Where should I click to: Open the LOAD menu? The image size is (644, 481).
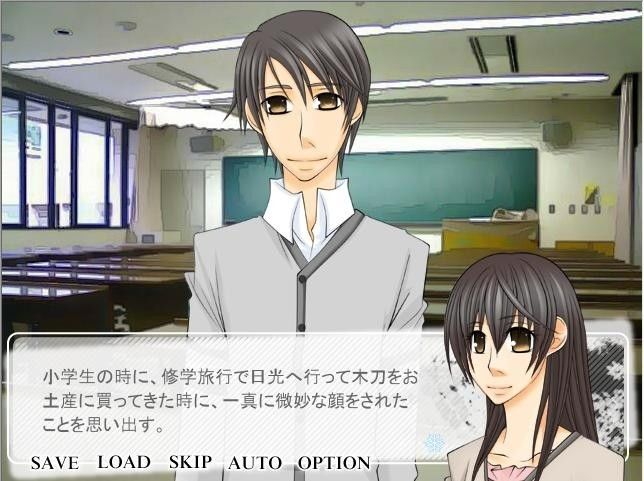[124, 462]
